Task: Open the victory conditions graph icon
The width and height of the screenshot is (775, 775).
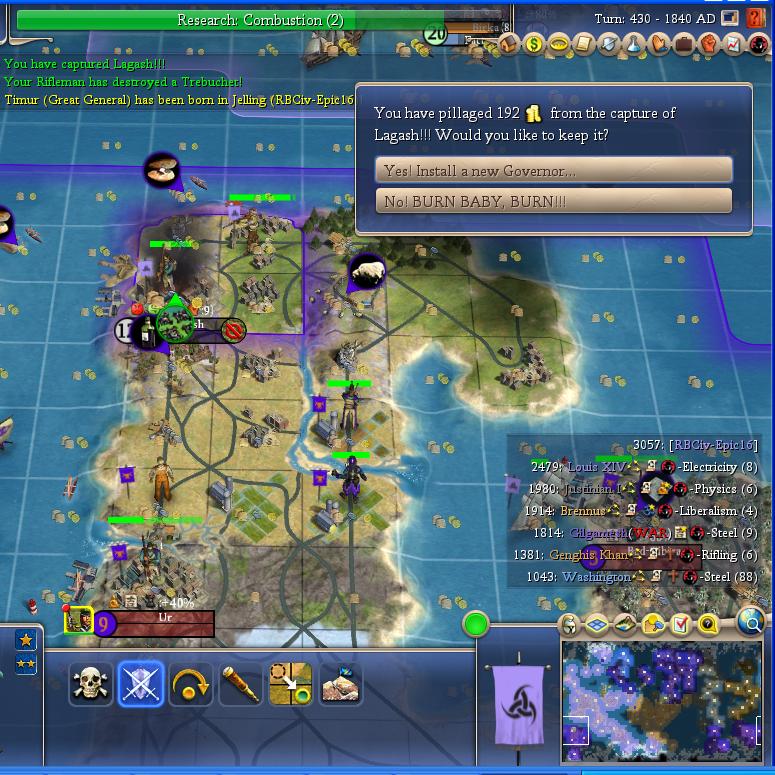Action: (x=734, y=44)
